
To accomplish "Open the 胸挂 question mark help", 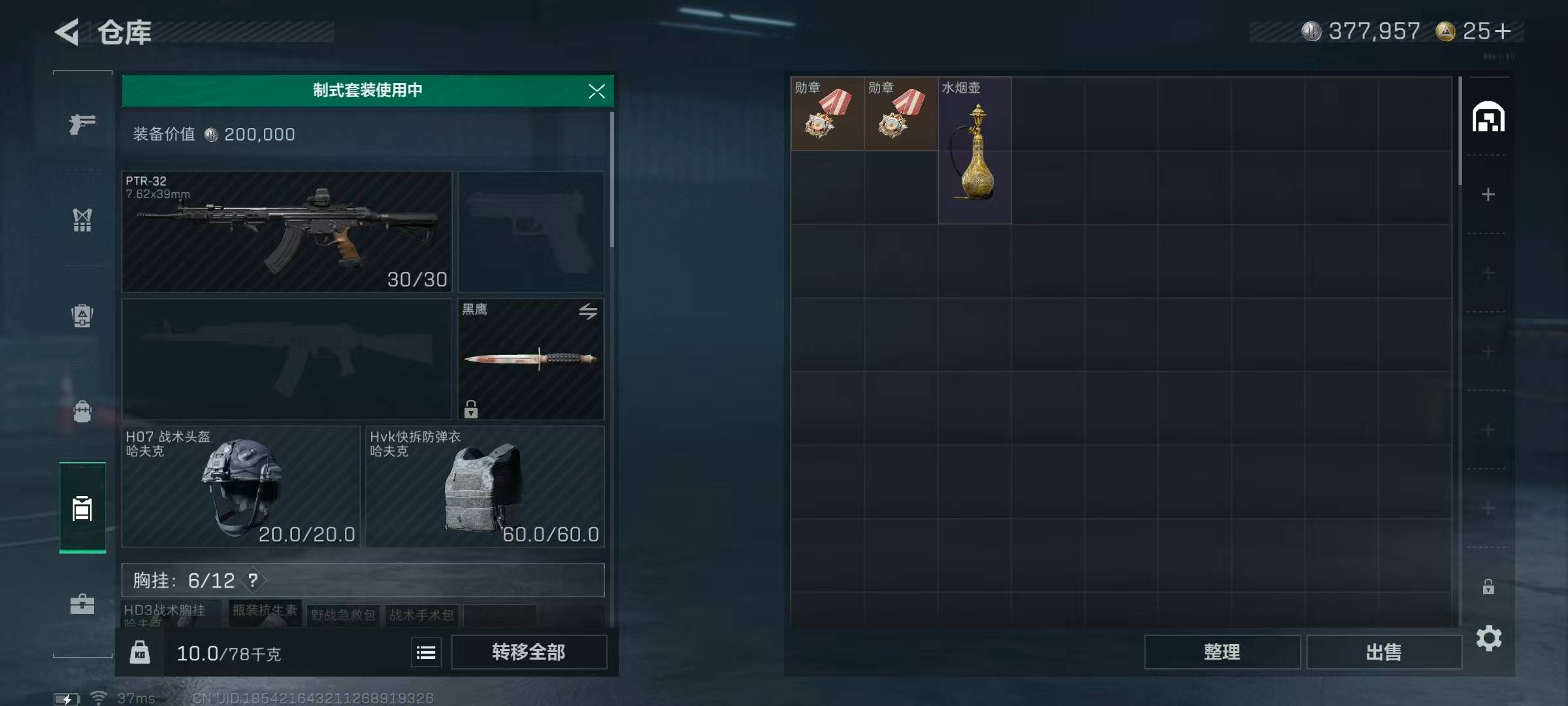I will pyautogui.click(x=253, y=580).
